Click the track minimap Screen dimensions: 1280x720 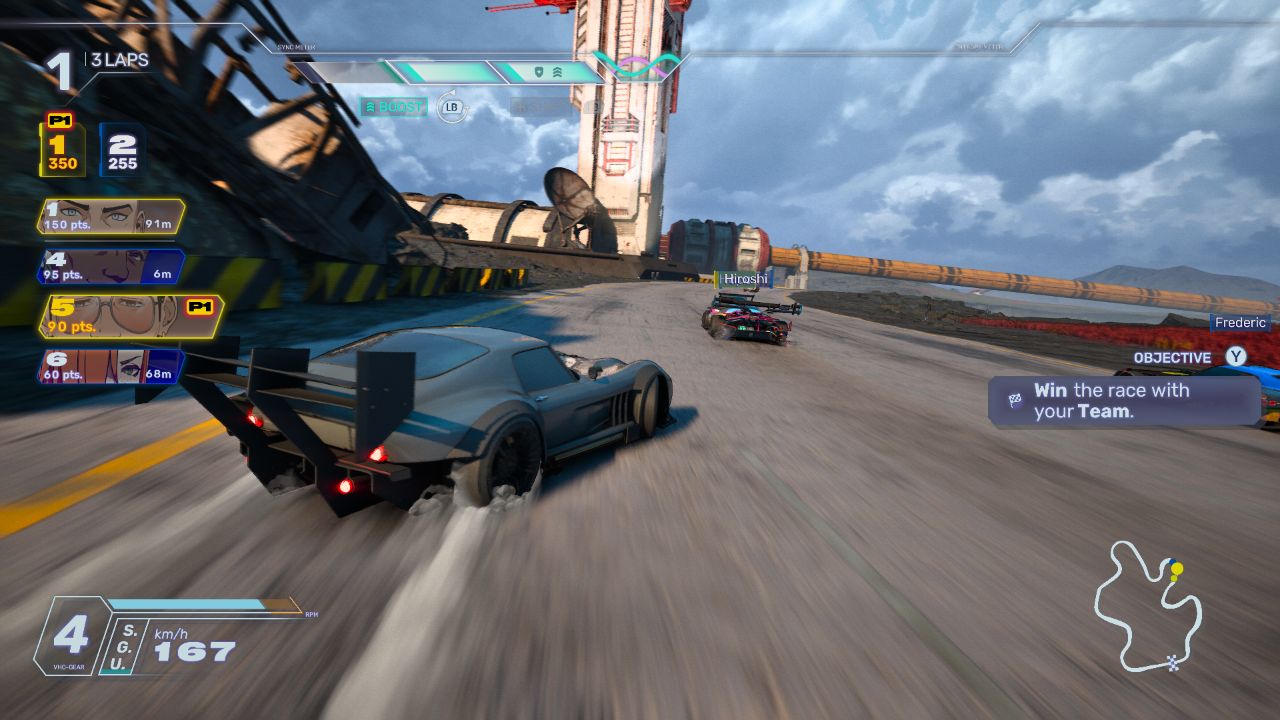[x=1147, y=606]
